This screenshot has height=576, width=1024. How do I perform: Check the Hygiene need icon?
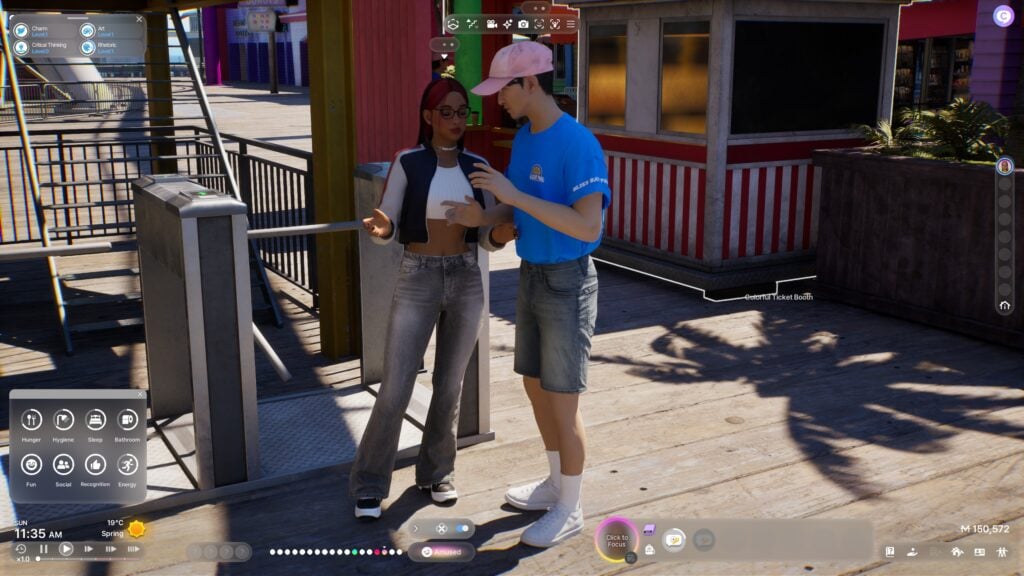click(63, 420)
